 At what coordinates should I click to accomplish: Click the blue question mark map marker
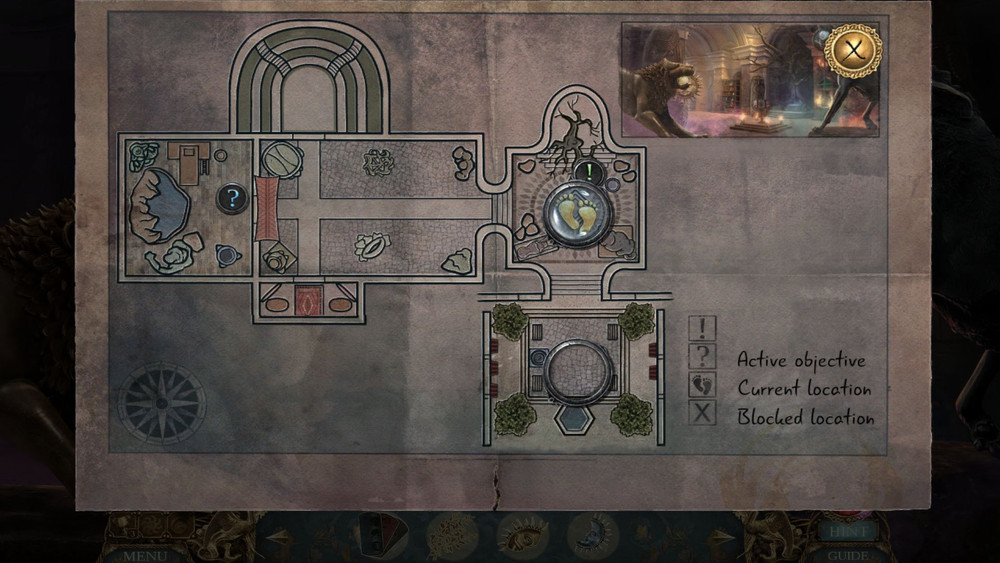click(232, 199)
